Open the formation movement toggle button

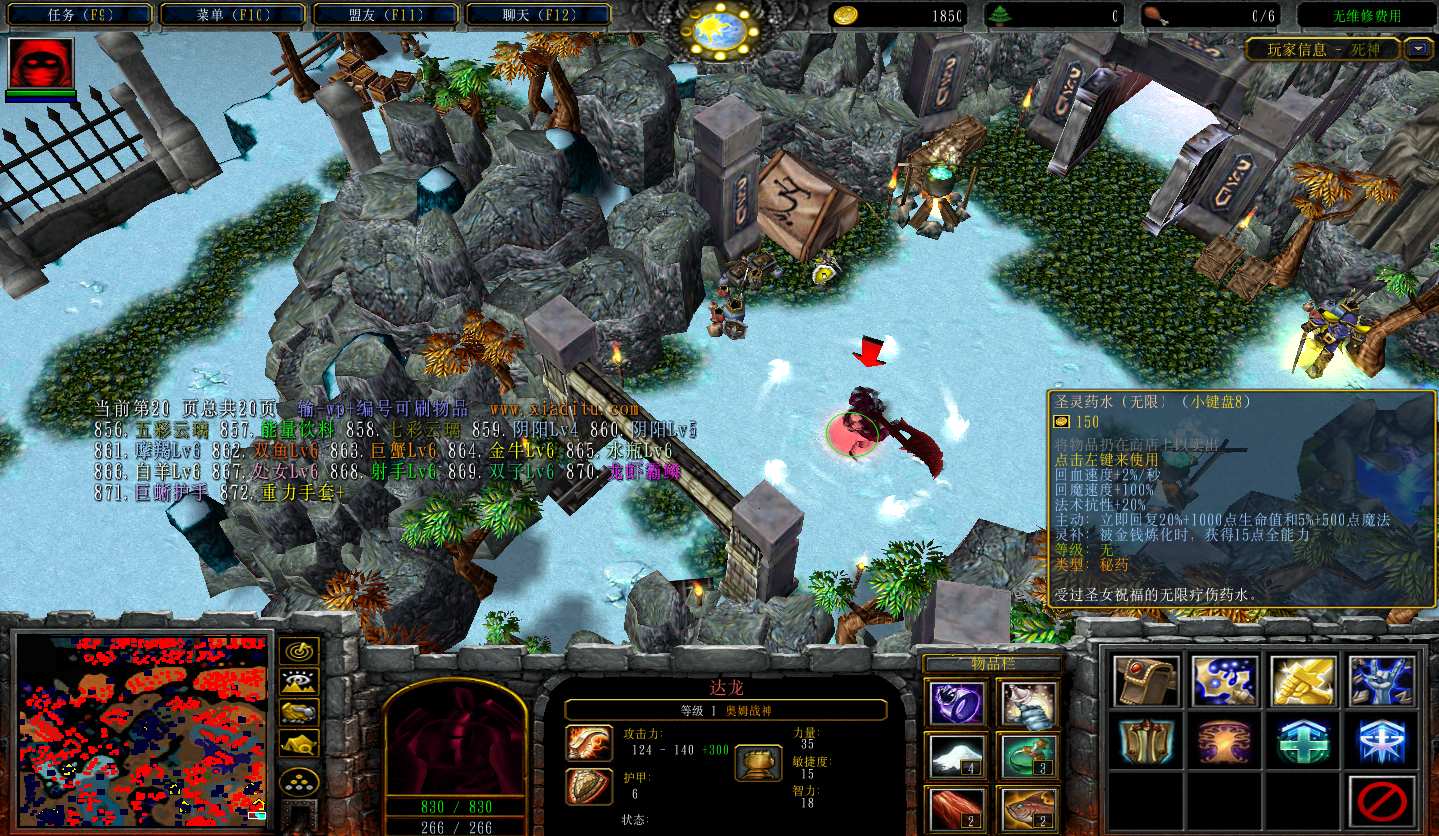299,781
